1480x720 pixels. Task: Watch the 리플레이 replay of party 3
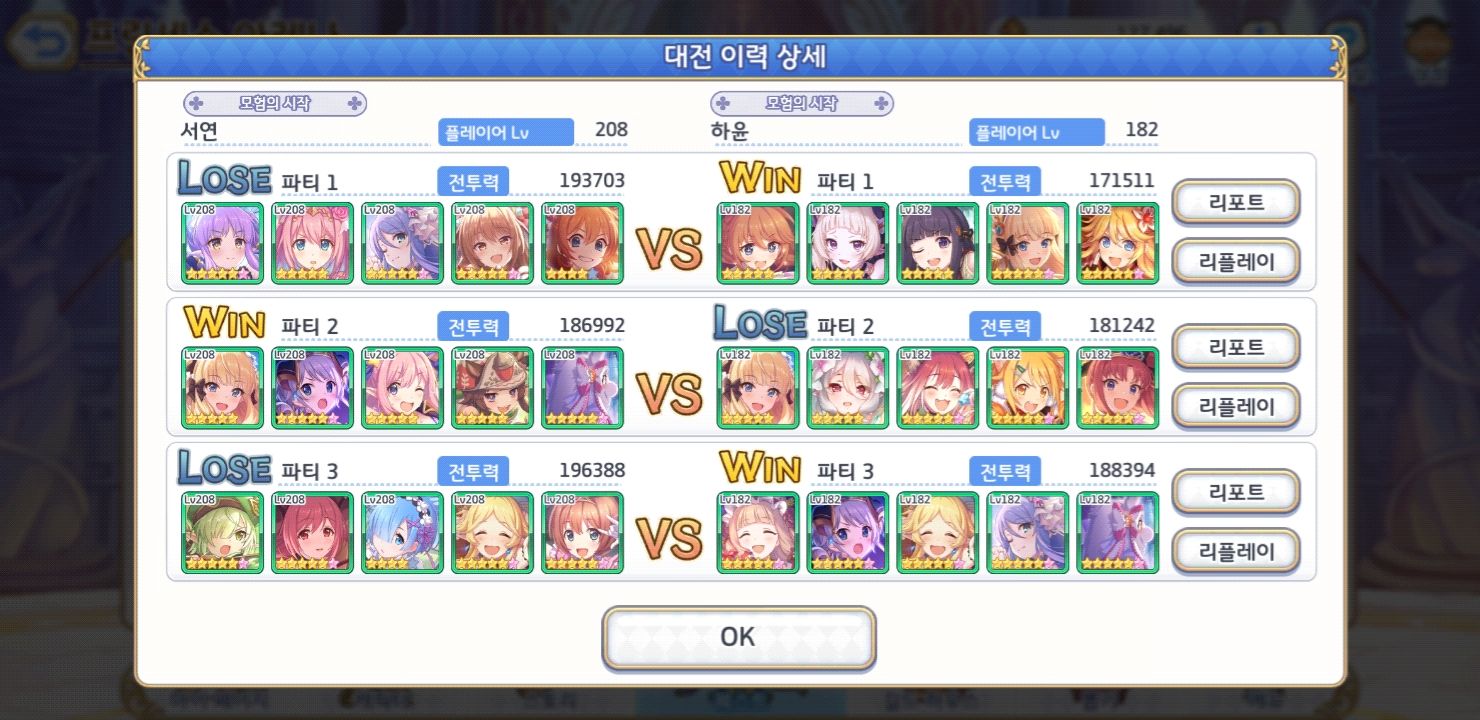click(x=1236, y=551)
